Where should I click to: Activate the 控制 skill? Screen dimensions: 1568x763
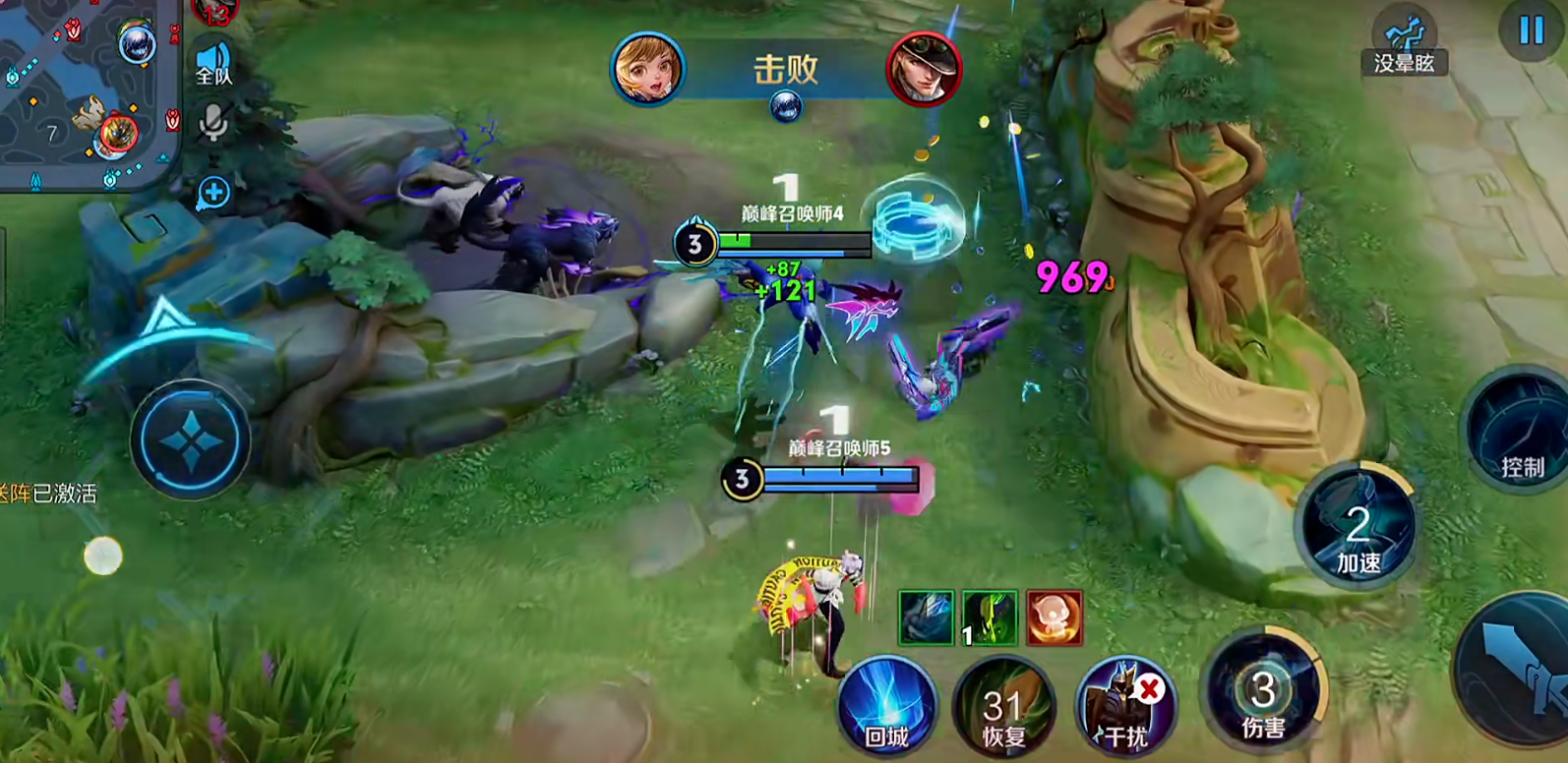1519,433
